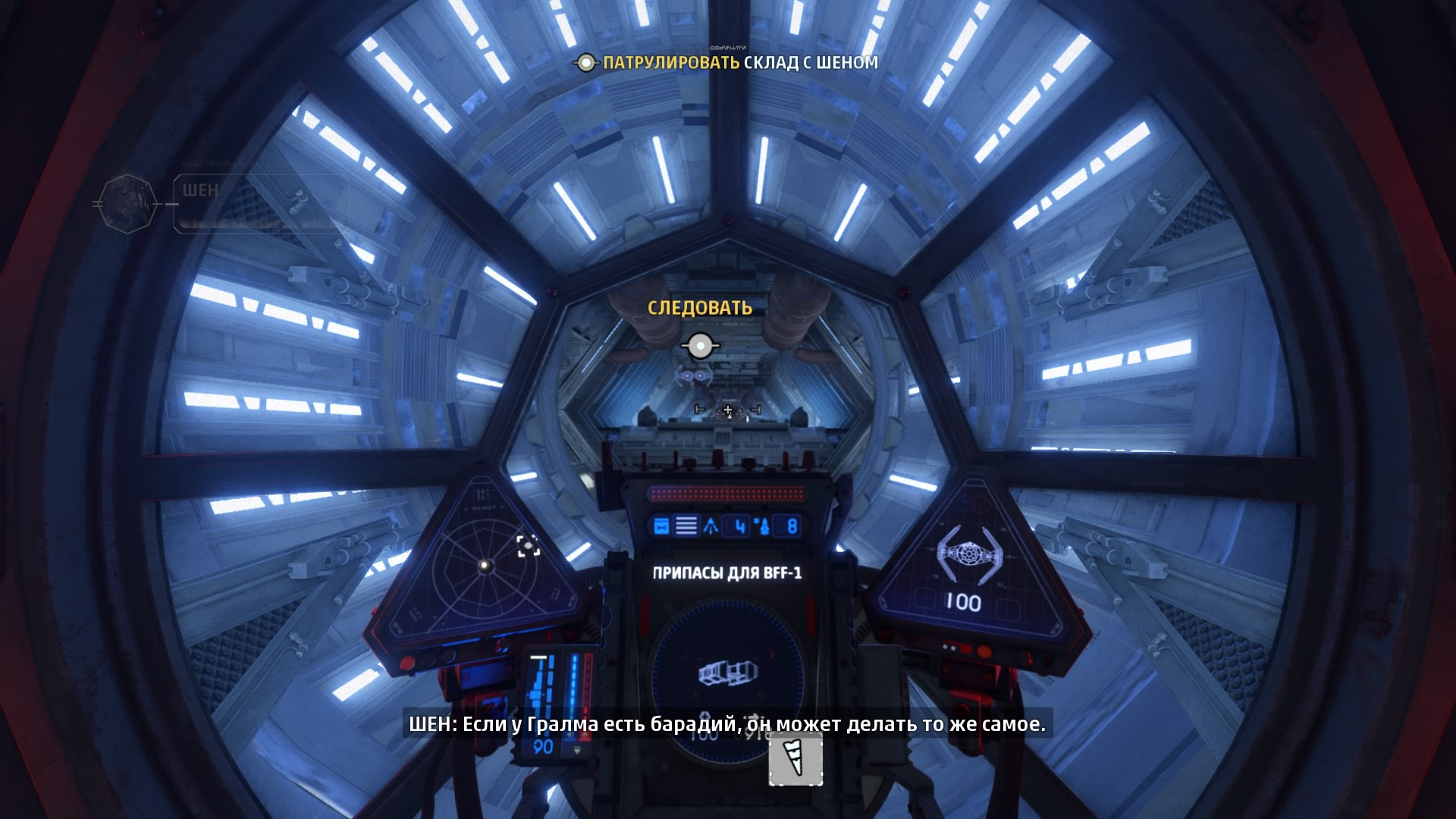
Task: Select the auxiliary icon with count 8
Action: [x=764, y=526]
